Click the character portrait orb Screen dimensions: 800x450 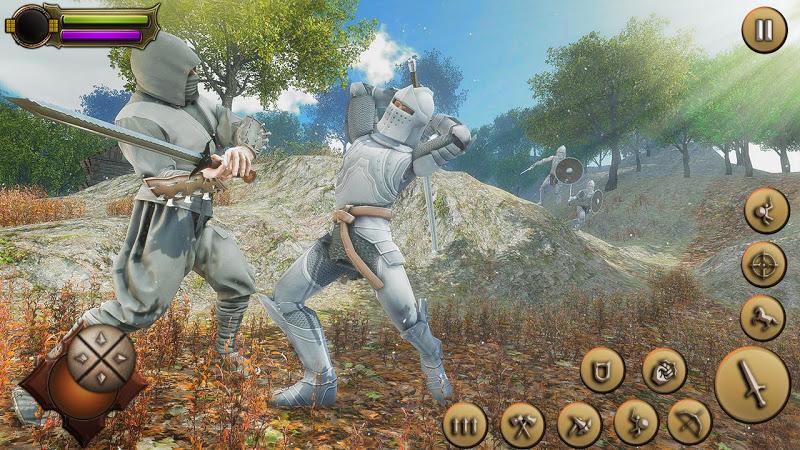coord(32,25)
